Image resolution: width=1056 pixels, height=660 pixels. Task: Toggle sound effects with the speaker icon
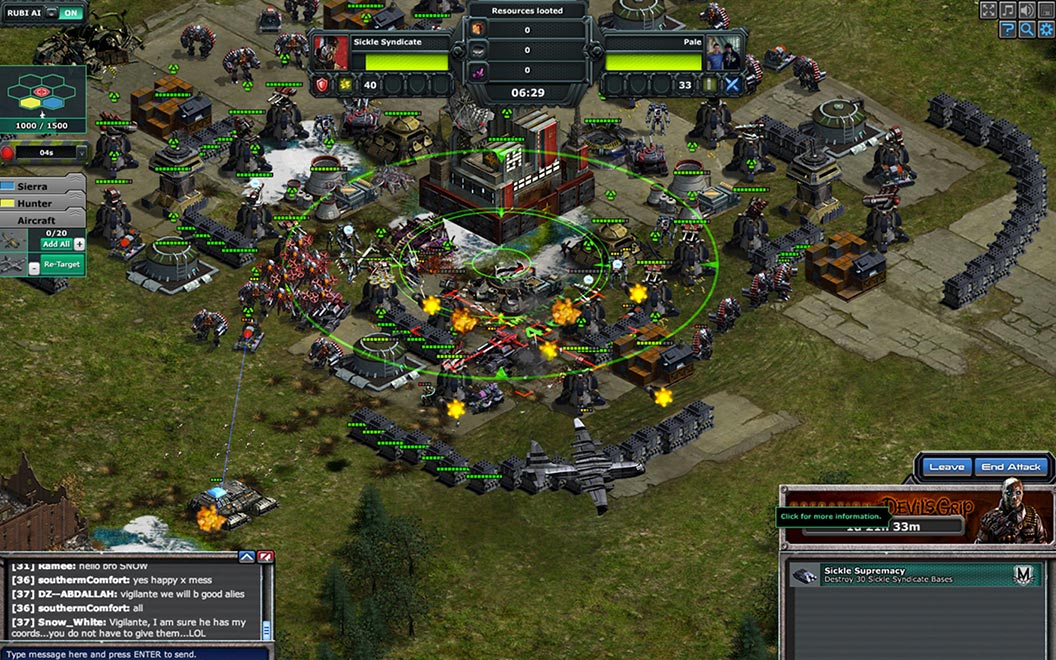pos(1027,10)
